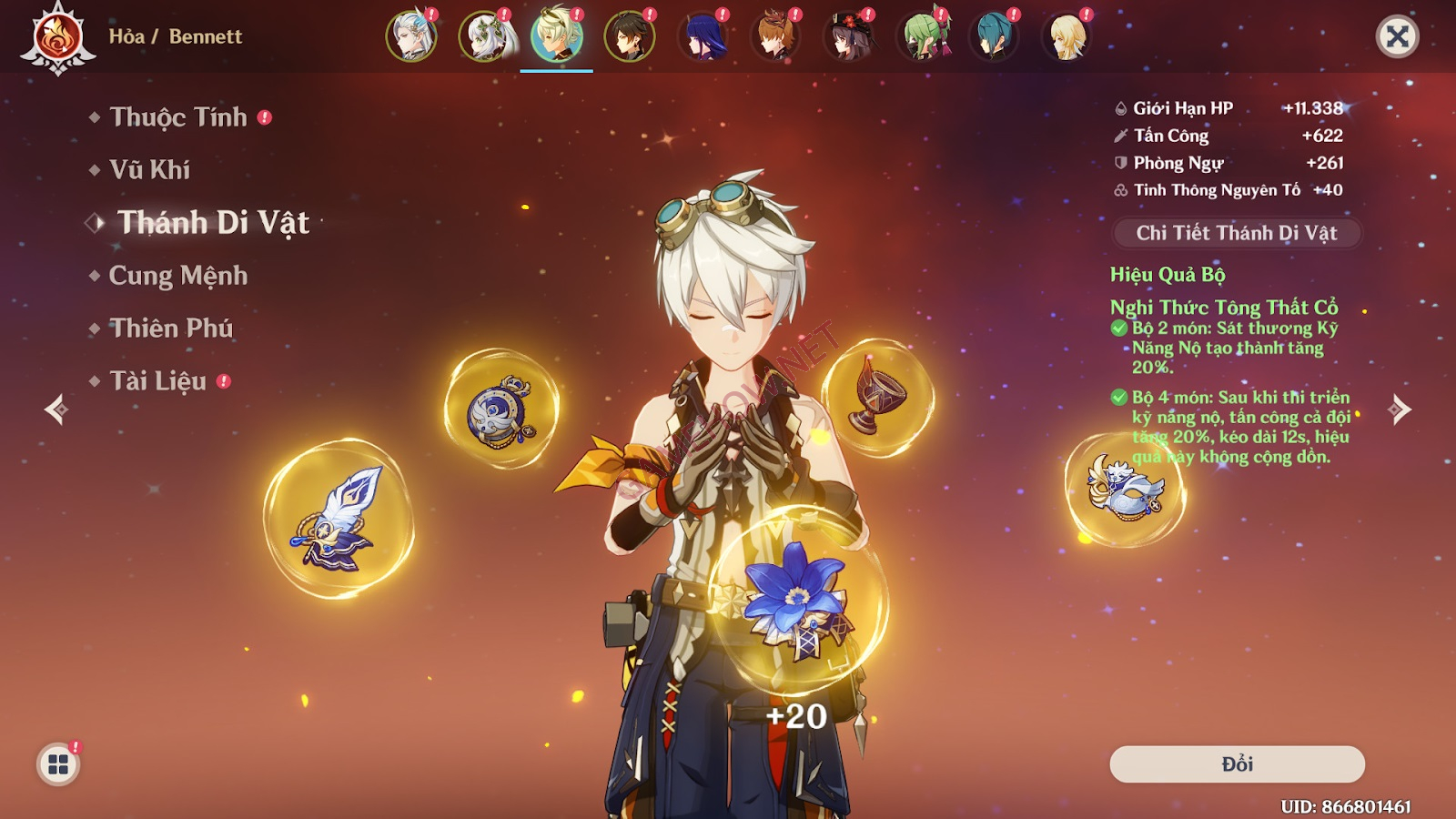Show the next character with right arrow
This screenshot has width=1456, height=819.
pos(1400,409)
